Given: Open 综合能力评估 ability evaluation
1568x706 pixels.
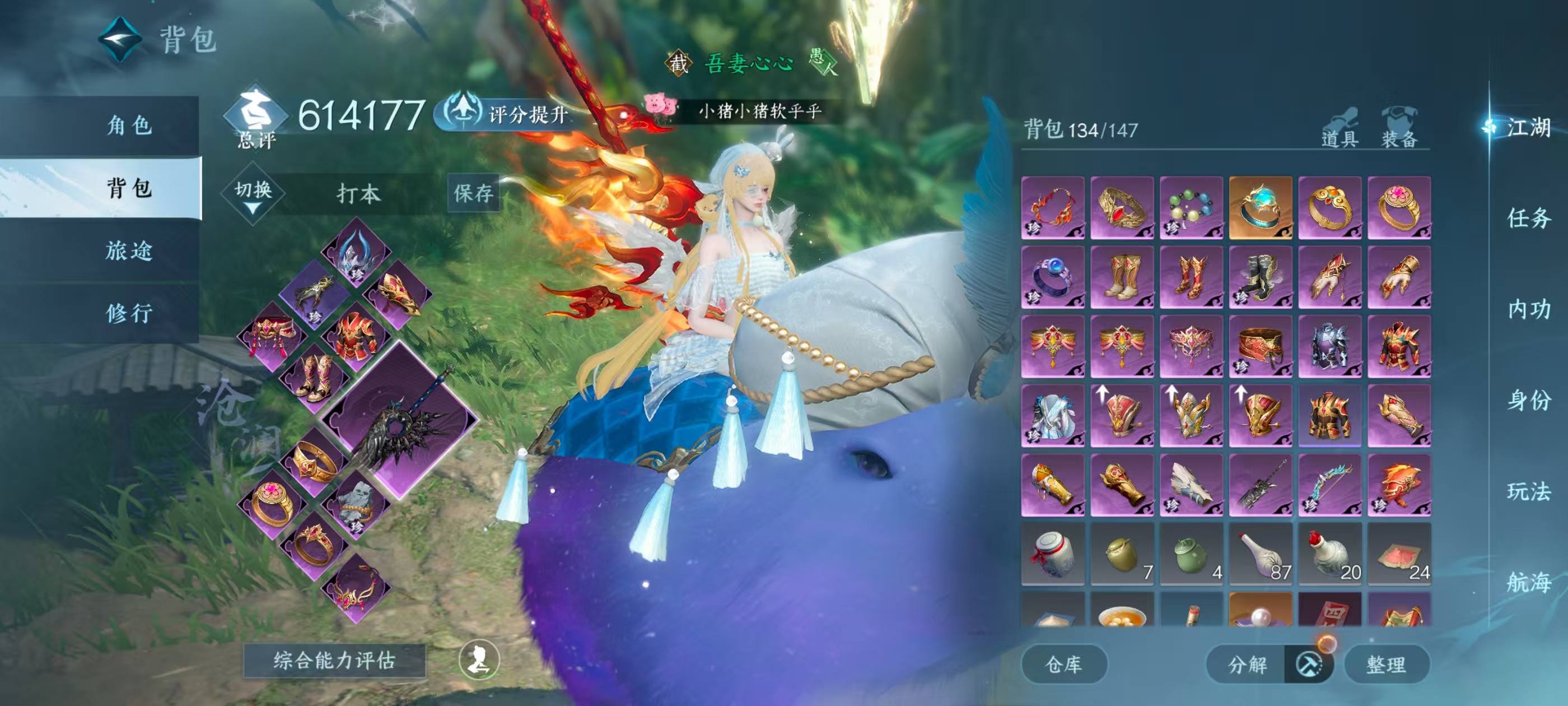Looking at the screenshot, I should tap(334, 660).
